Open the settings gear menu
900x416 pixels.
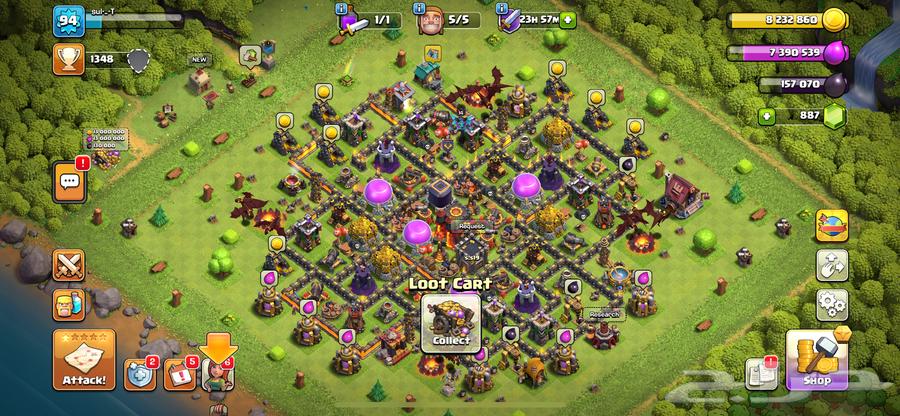point(831,303)
